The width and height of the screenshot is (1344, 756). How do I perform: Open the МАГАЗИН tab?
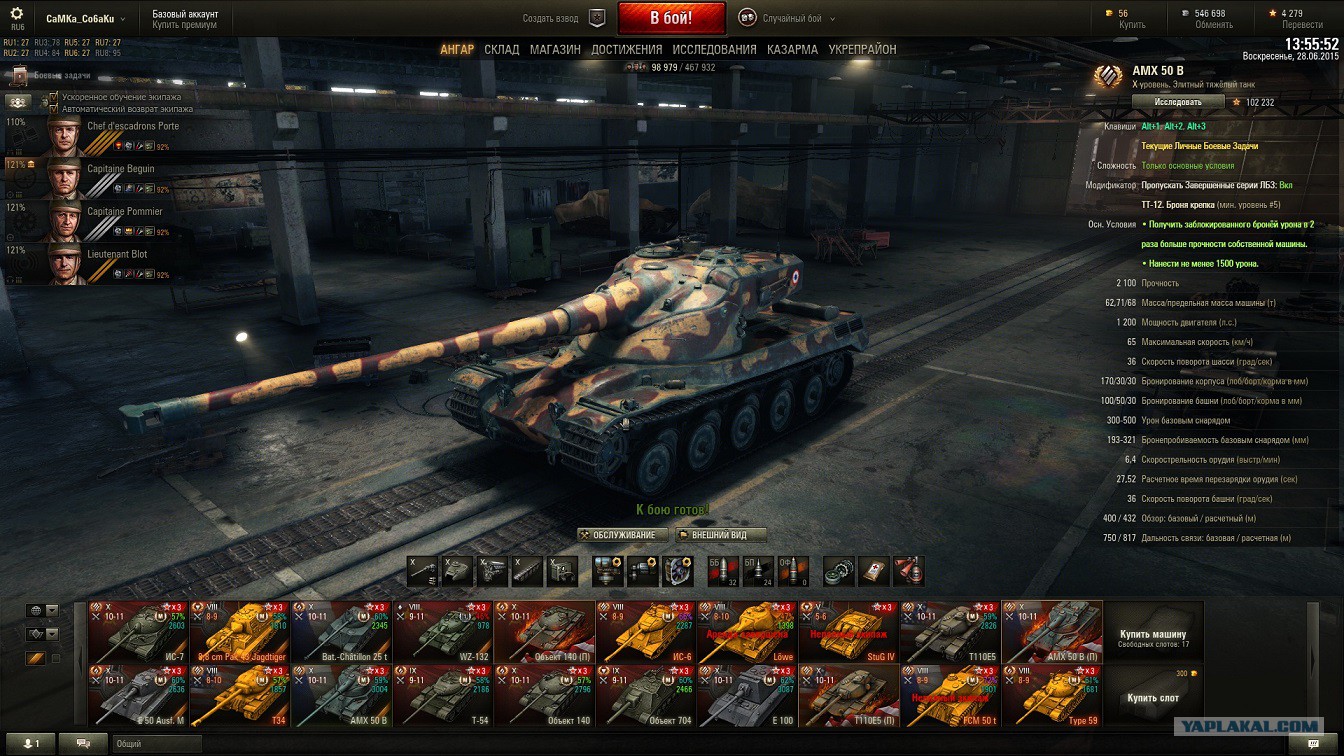(555, 49)
